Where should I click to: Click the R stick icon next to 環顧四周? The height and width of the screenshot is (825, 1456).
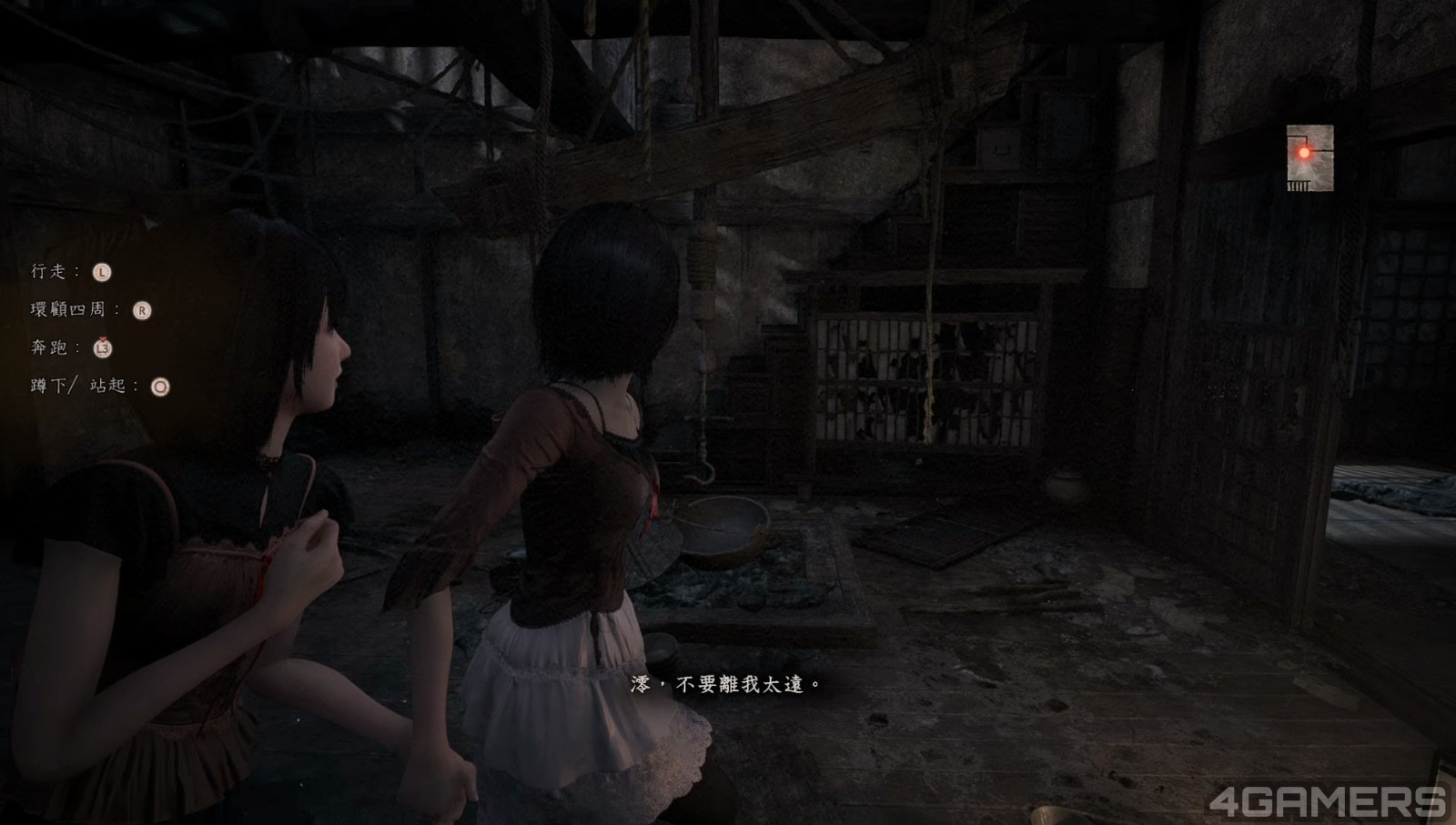click(x=143, y=311)
